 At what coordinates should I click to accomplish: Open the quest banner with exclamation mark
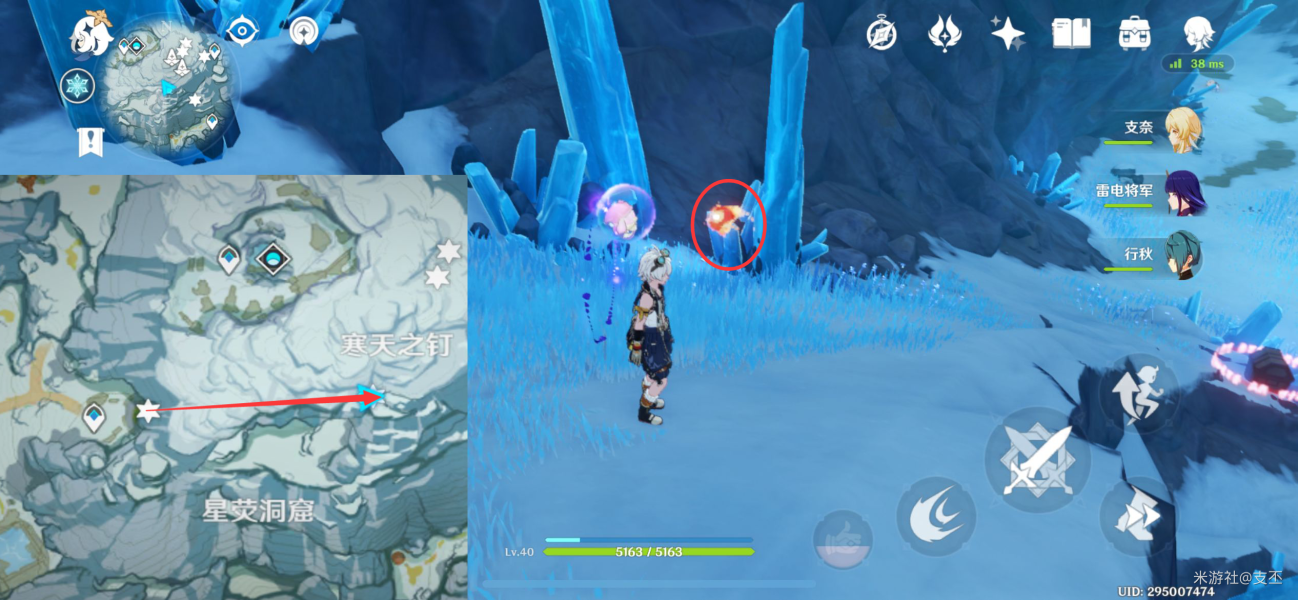click(90, 143)
